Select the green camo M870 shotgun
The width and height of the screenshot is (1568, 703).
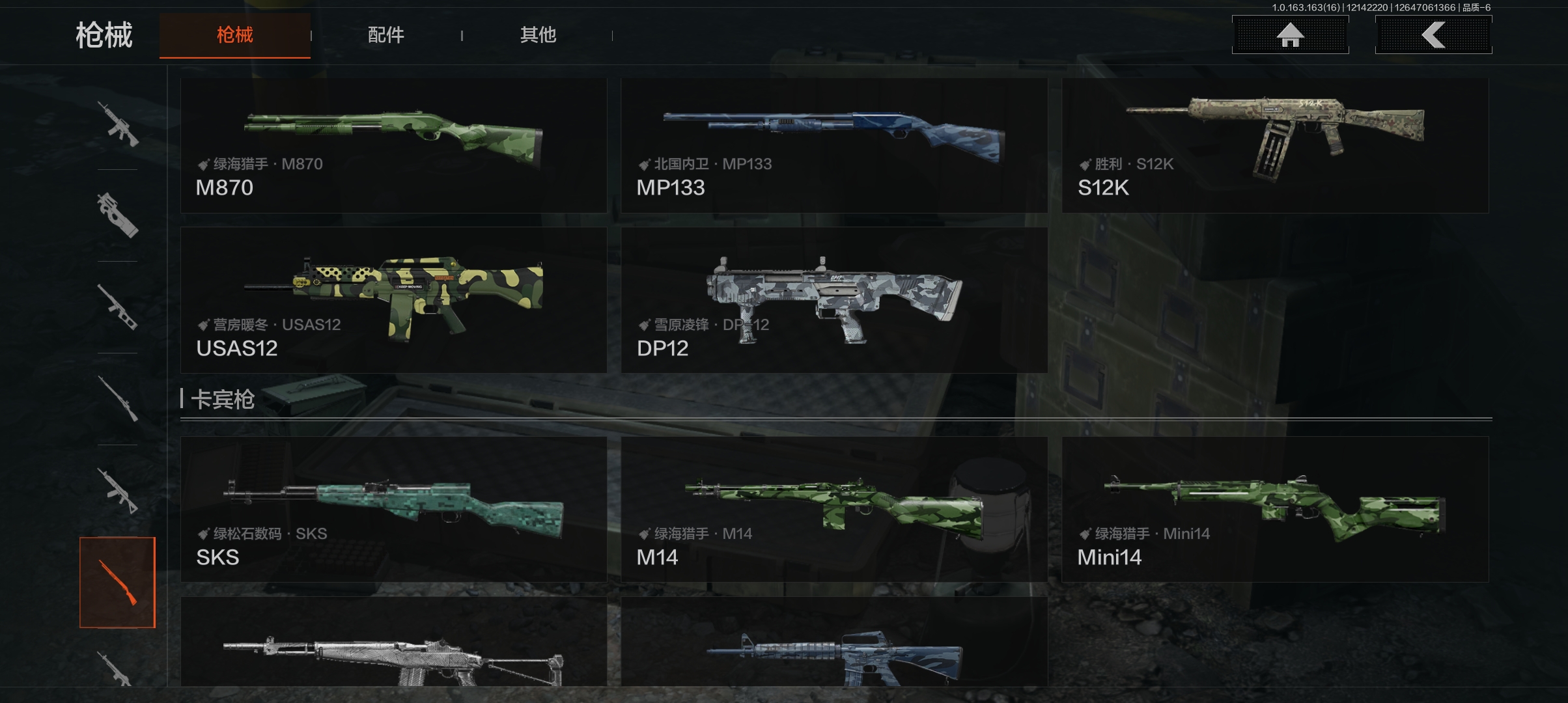click(393, 146)
